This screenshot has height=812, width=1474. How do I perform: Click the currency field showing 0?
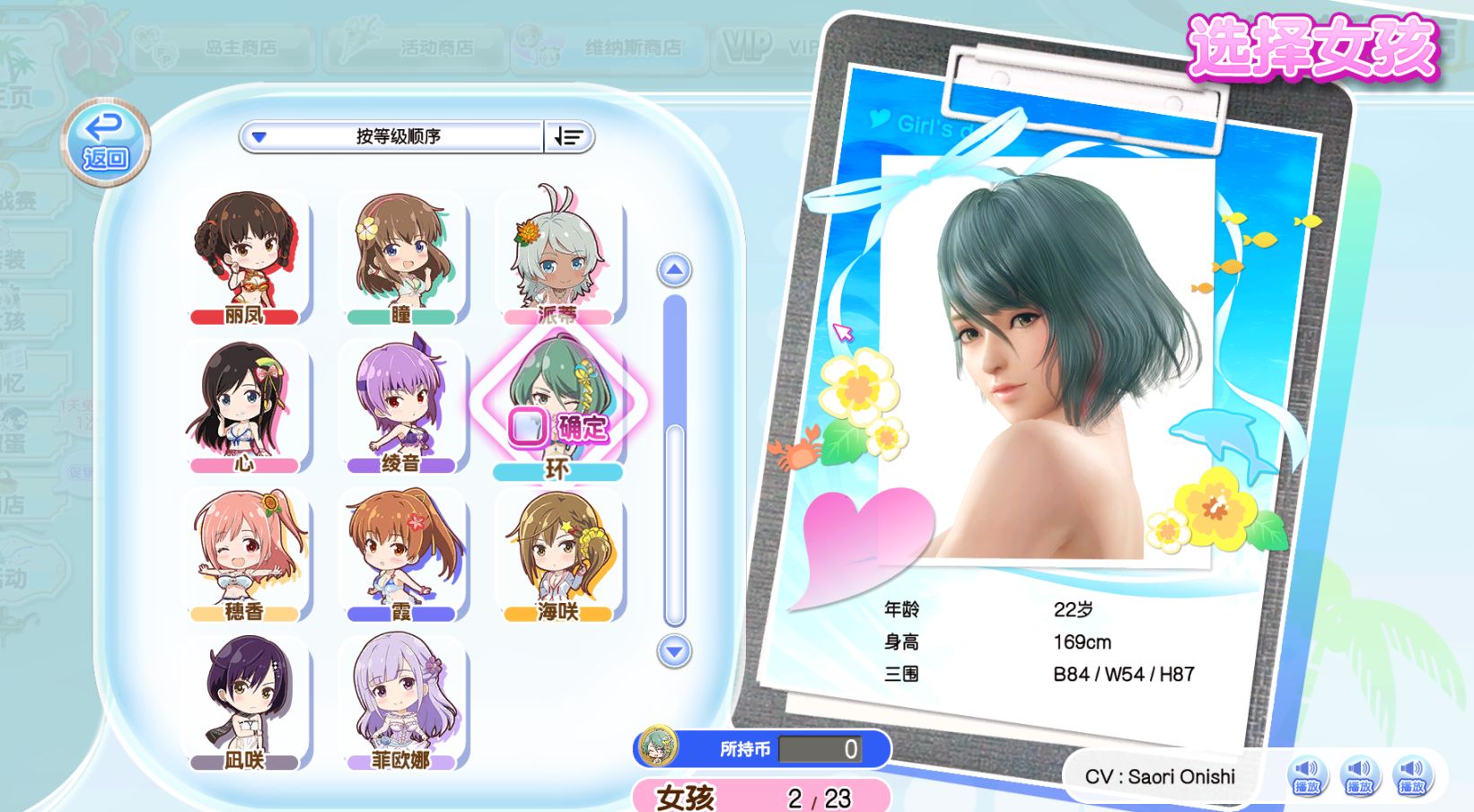[x=820, y=748]
